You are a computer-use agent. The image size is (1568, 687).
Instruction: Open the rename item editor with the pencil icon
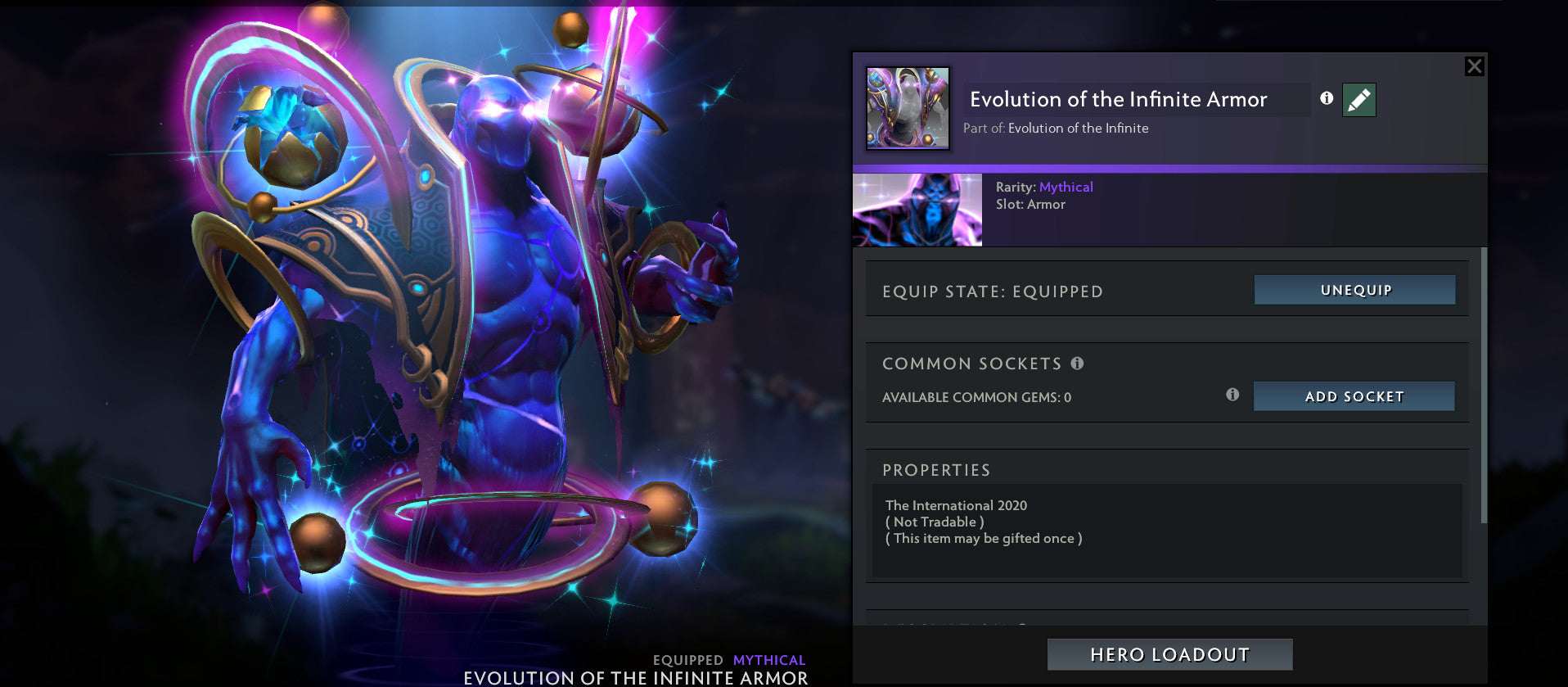(1358, 99)
